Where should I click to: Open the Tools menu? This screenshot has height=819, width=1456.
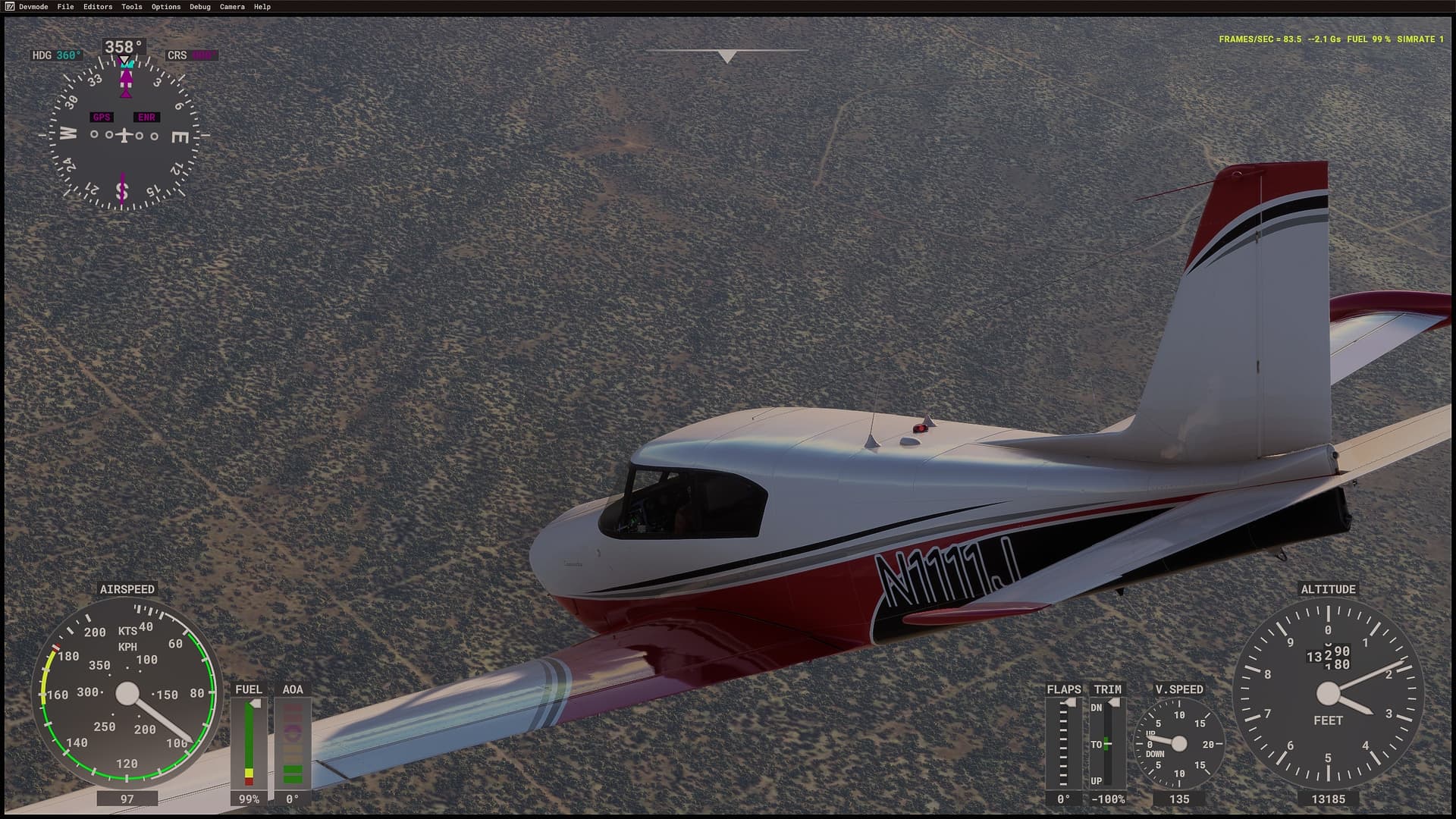click(132, 7)
